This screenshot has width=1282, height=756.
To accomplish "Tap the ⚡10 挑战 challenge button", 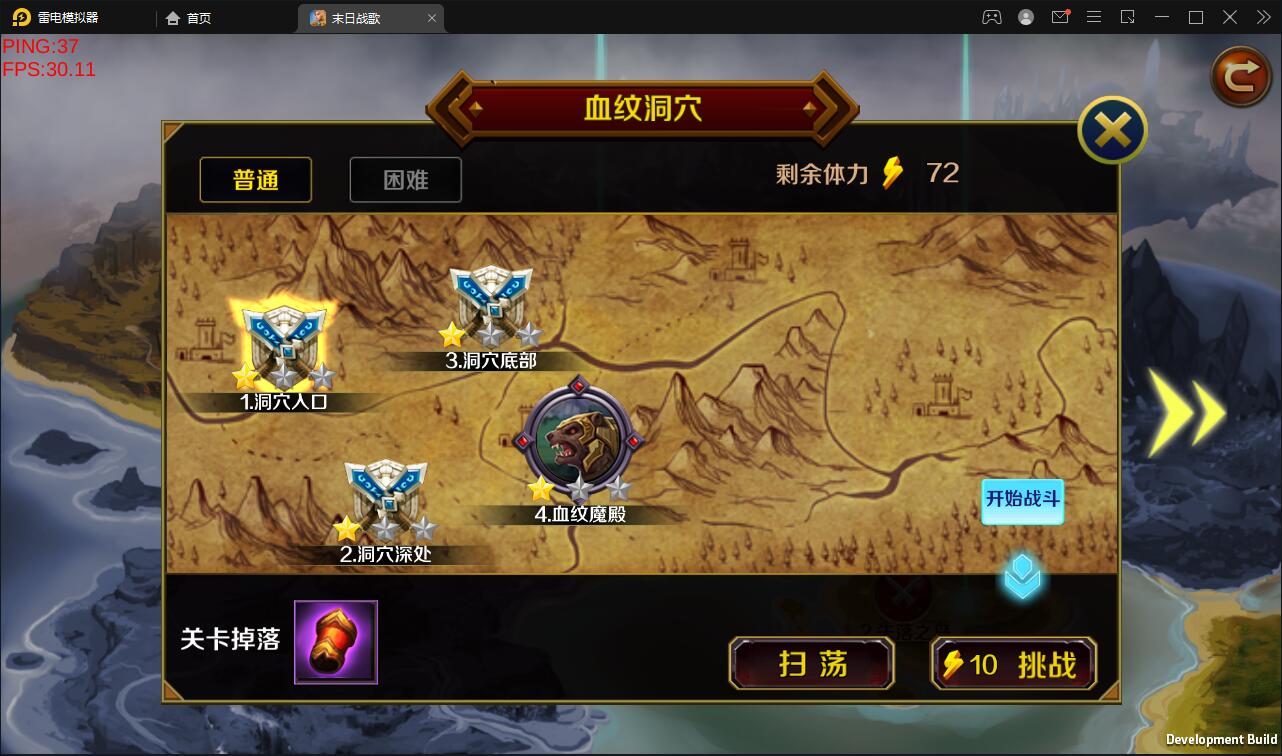I will pyautogui.click(x=1013, y=663).
